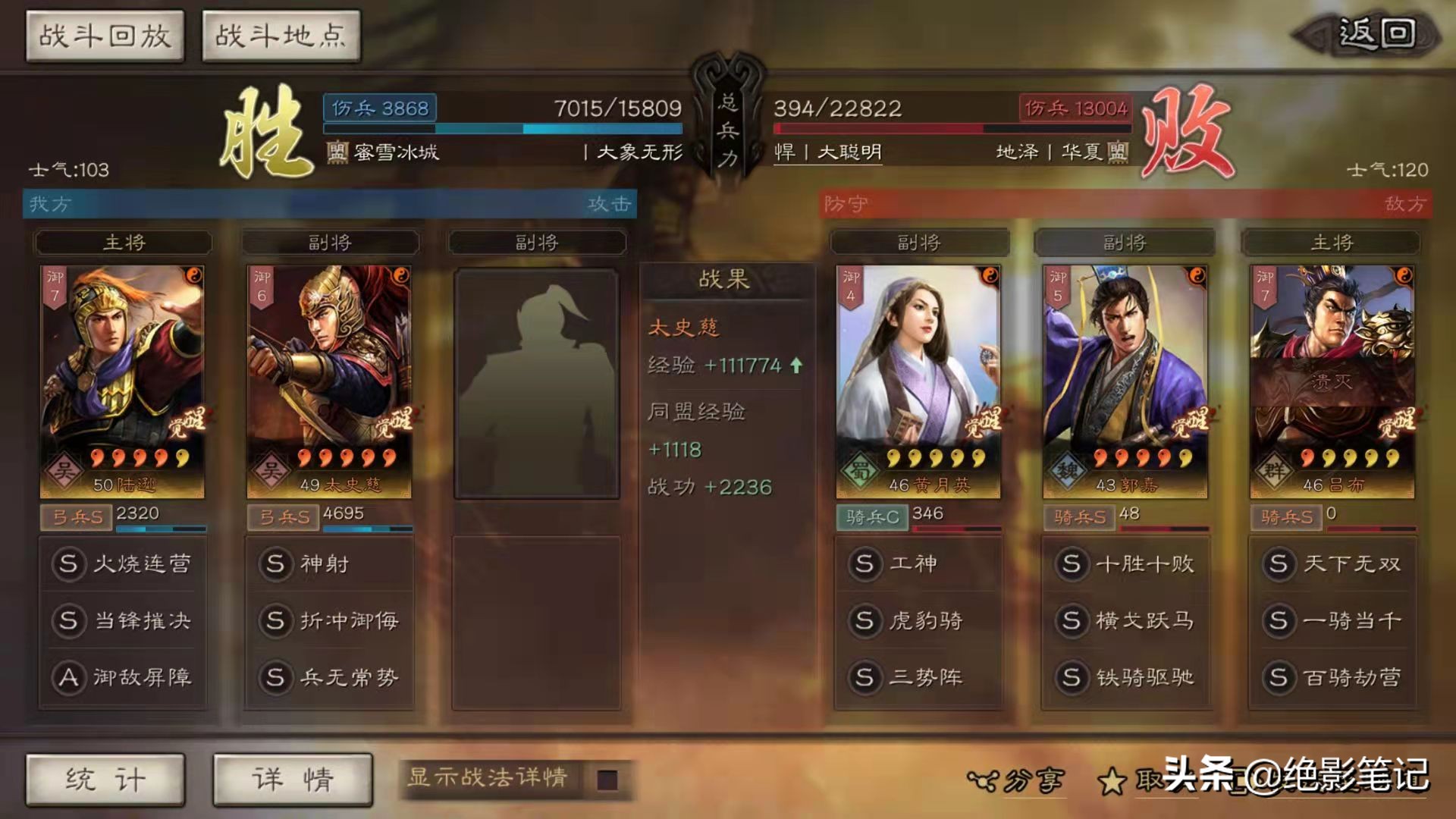Click the S icon beside 火烧连营 skill
Image resolution: width=1456 pixels, height=819 pixels.
pos(69,563)
